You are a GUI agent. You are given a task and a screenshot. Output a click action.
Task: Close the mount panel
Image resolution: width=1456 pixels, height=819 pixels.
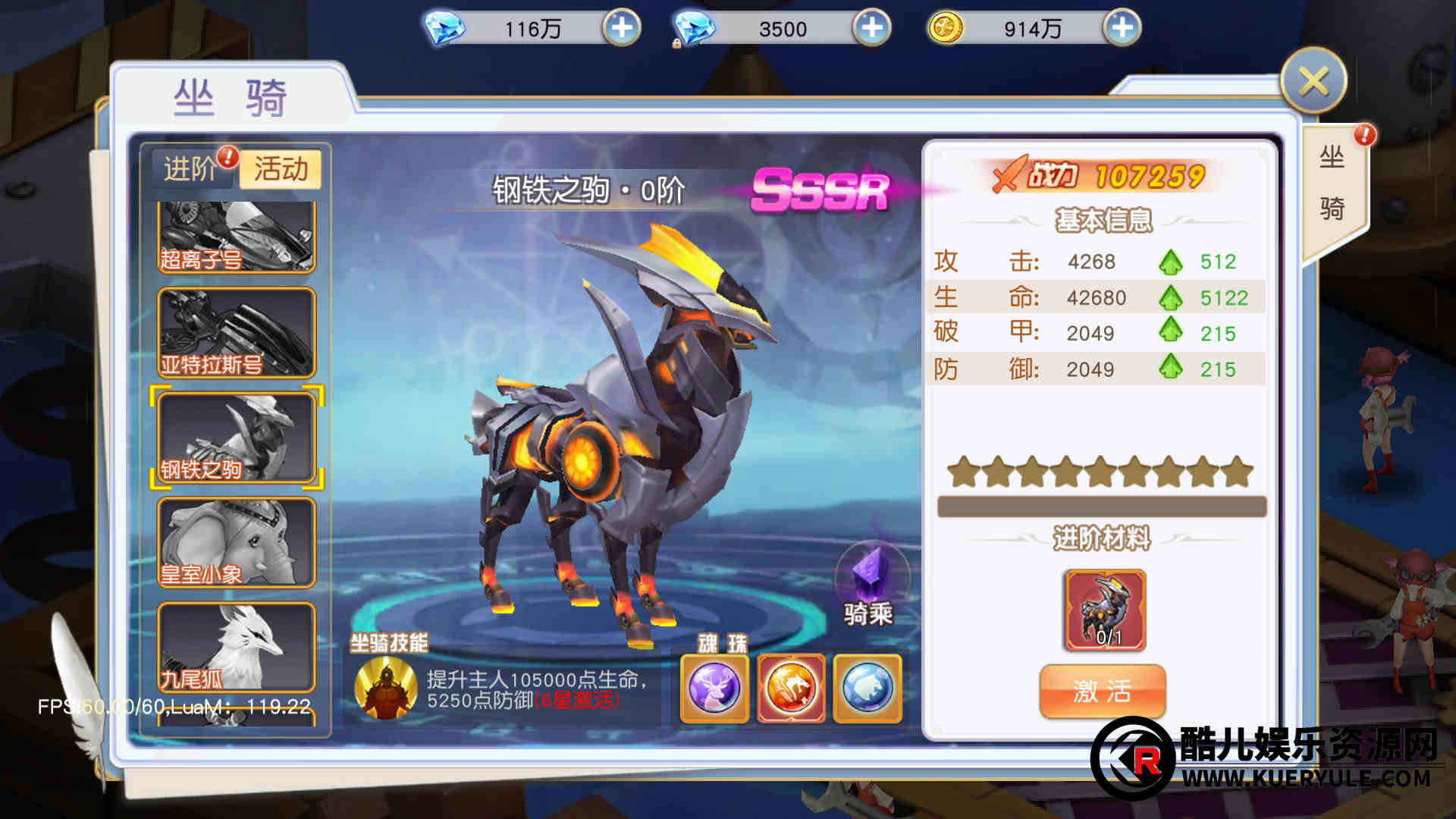point(1313,81)
